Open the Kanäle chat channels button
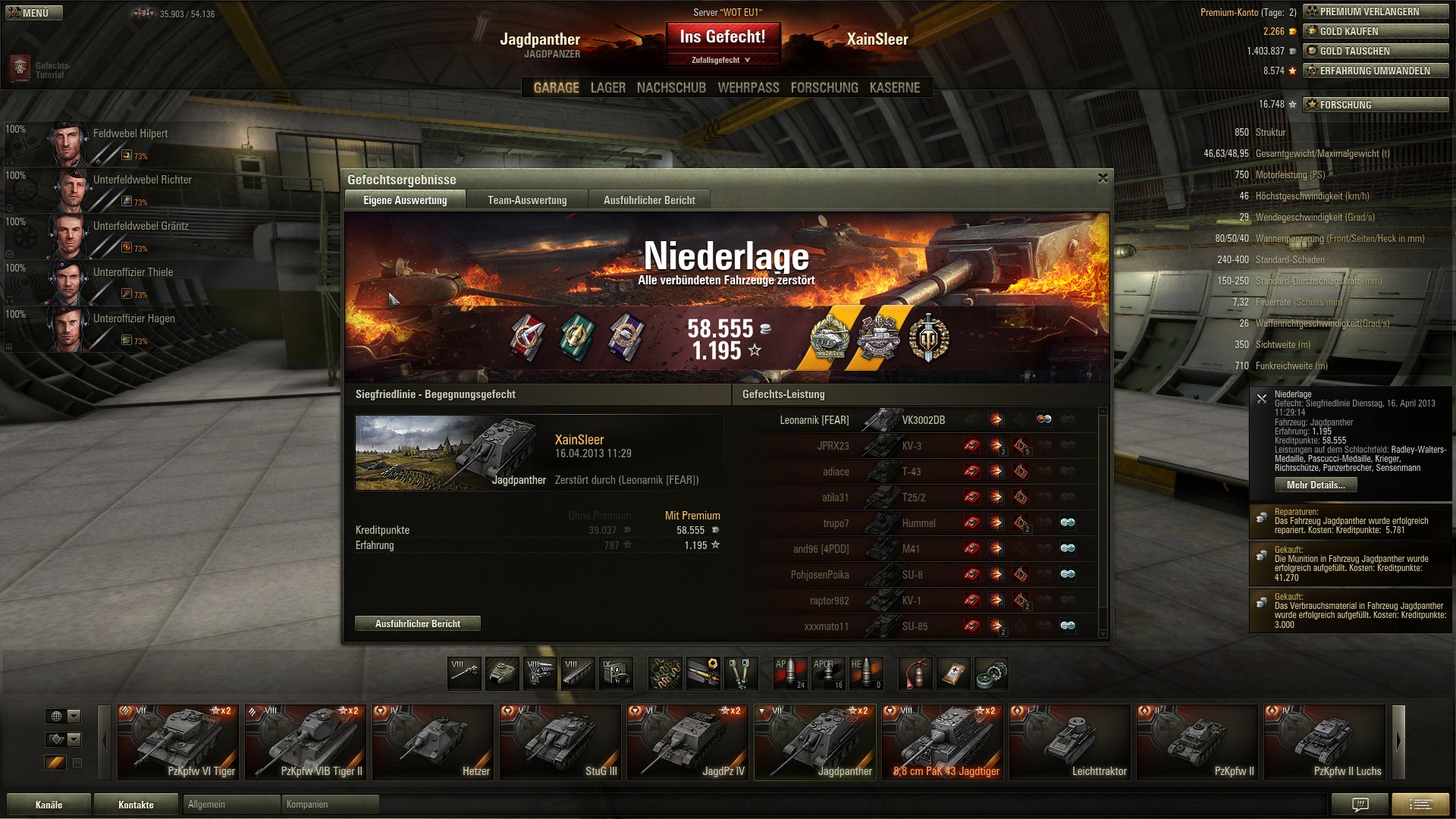The width and height of the screenshot is (1456, 819). 49,805
